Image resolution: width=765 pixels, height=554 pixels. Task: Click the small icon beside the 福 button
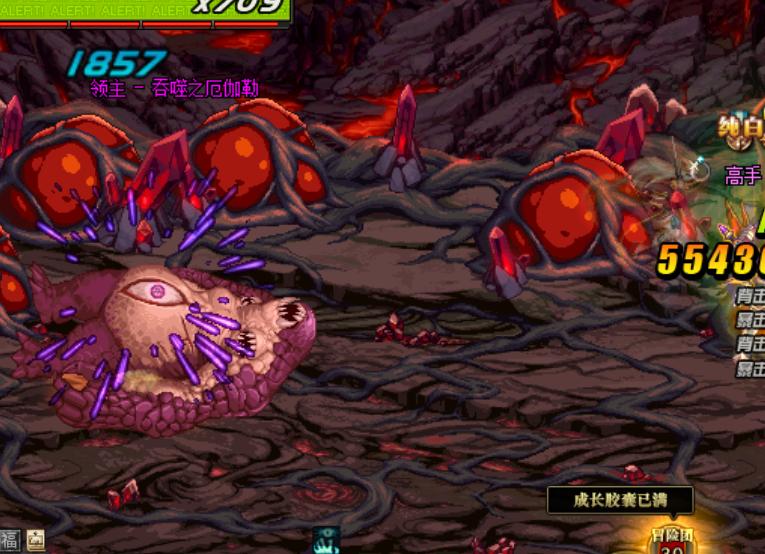[35, 541]
